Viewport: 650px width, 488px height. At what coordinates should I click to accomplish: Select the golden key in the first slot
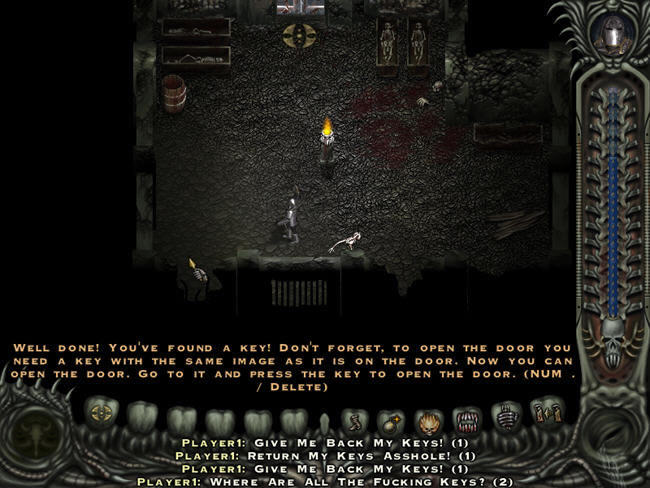coord(98,413)
